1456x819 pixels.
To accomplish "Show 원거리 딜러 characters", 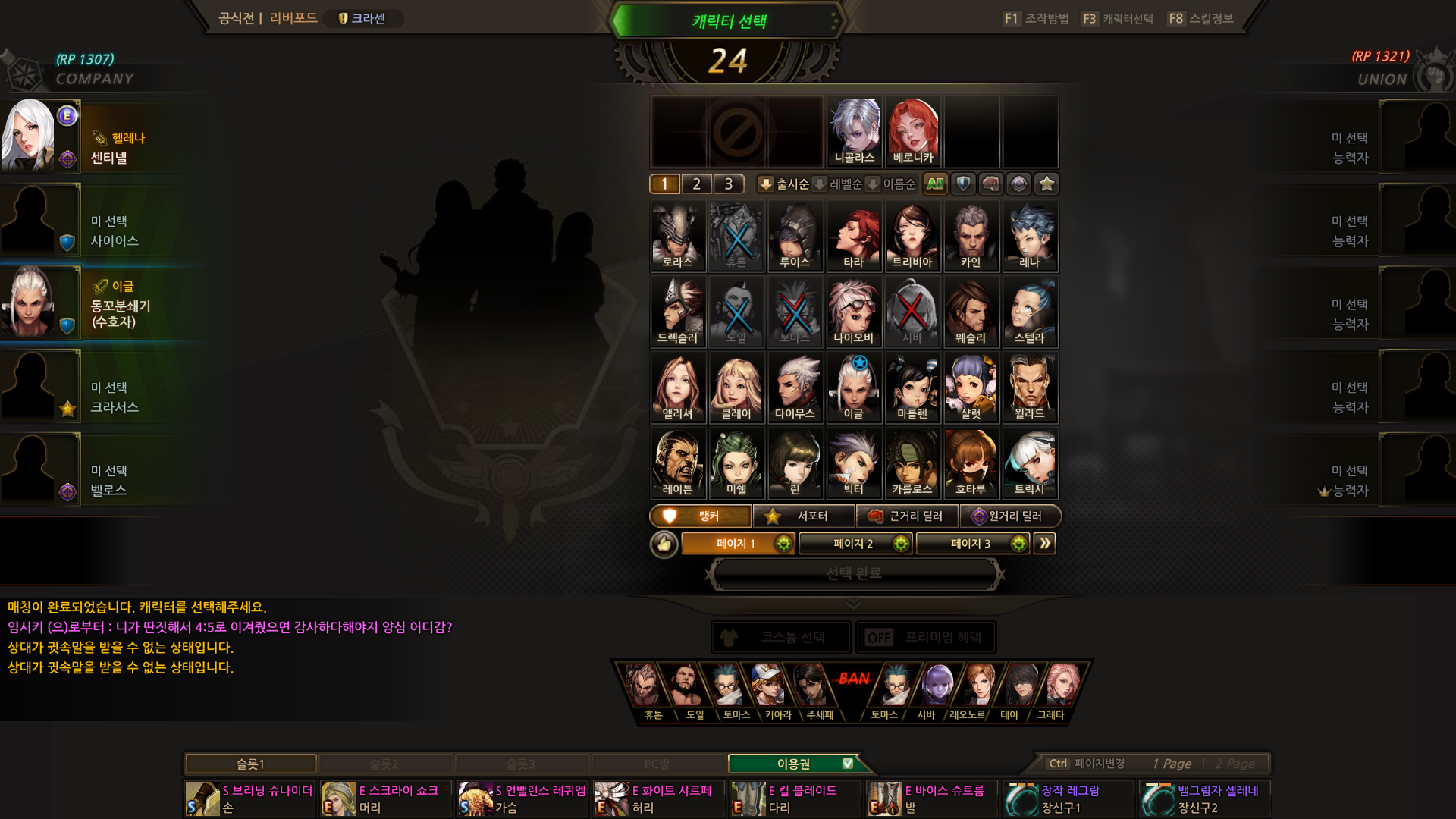I will [1010, 516].
